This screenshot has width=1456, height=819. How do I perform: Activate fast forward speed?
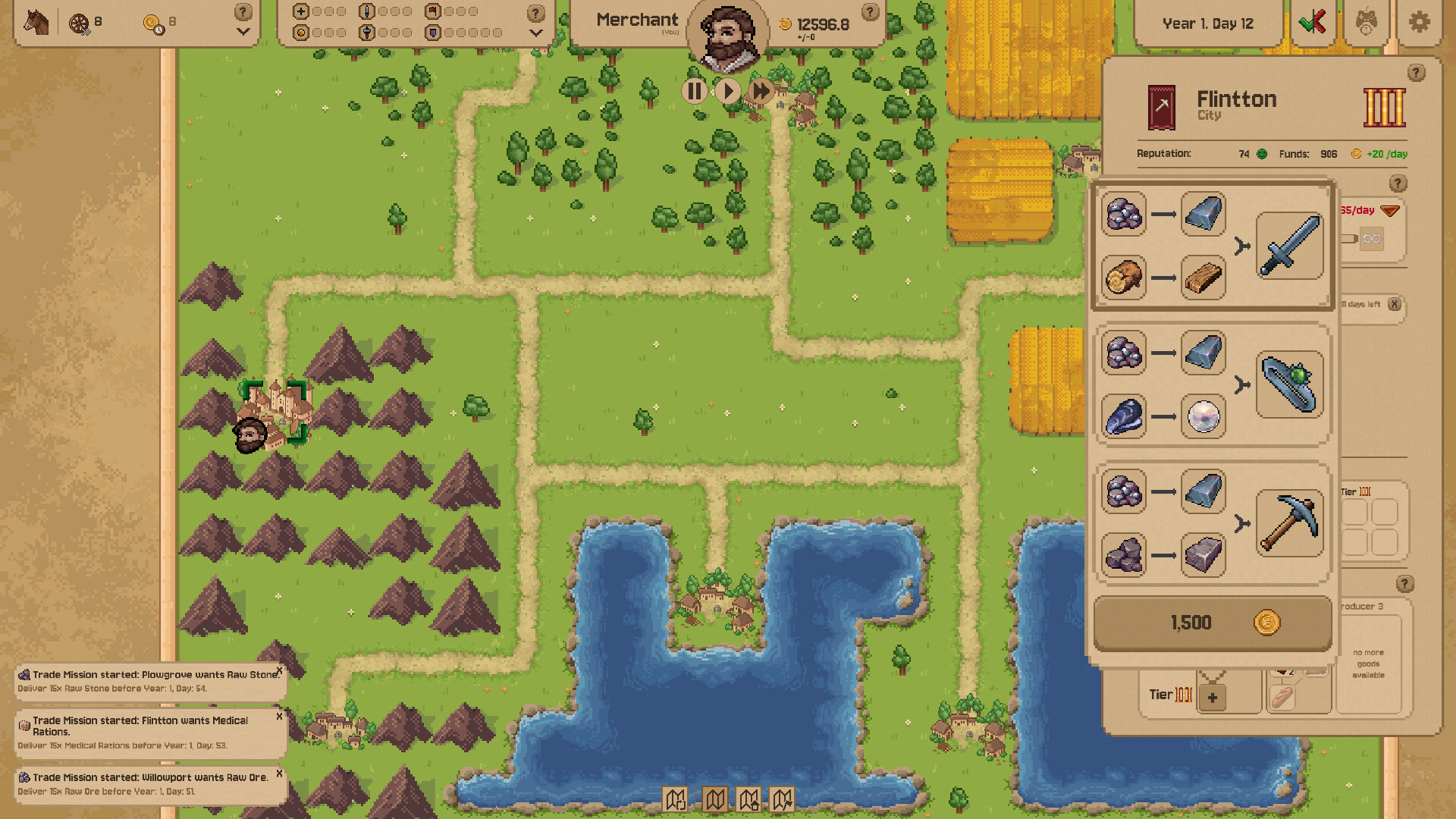tap(761, 91)
